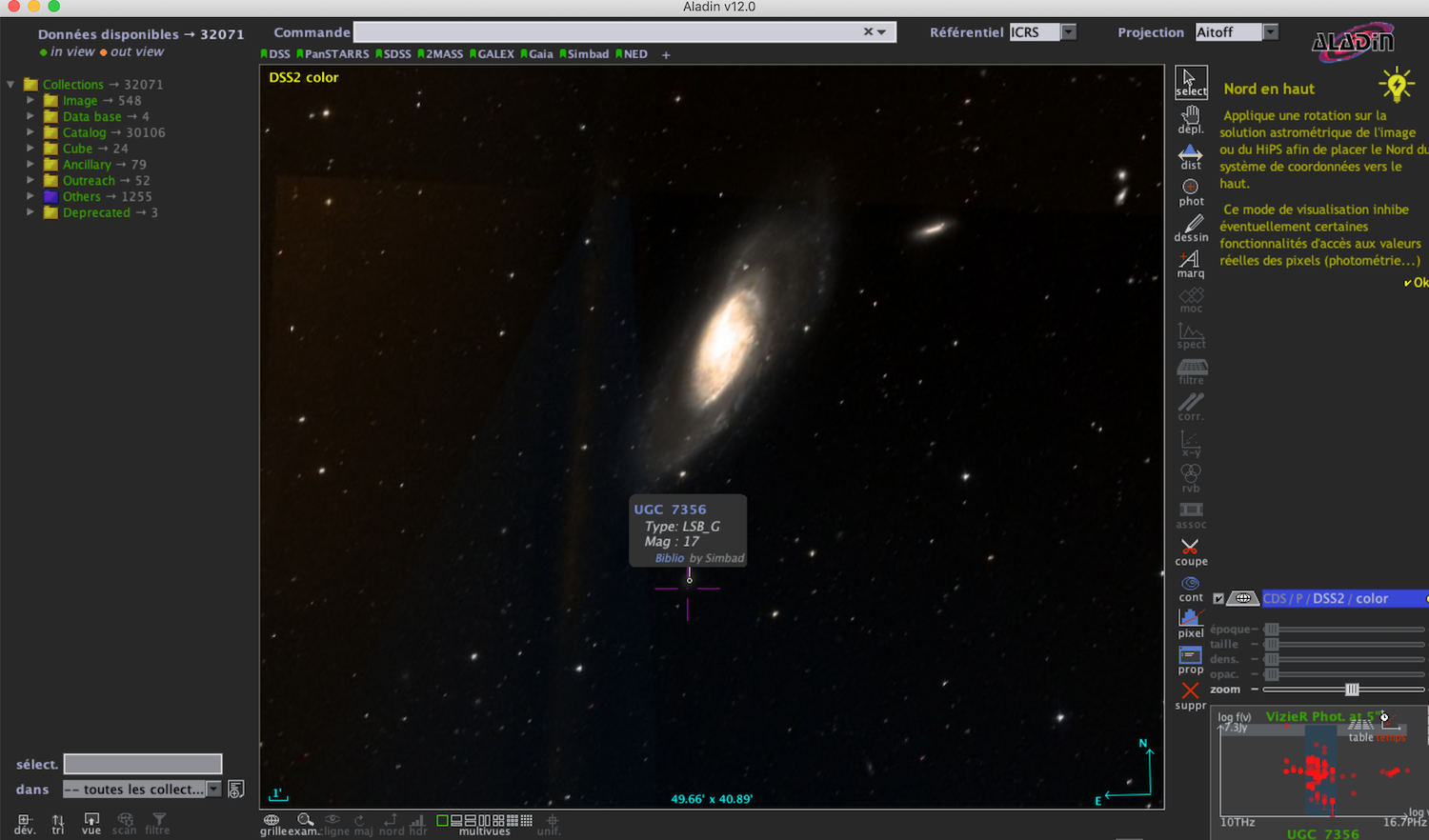Activate the dist measuring tool
The width and height of the screenshot is (1429, 840).
(1191, 157)
